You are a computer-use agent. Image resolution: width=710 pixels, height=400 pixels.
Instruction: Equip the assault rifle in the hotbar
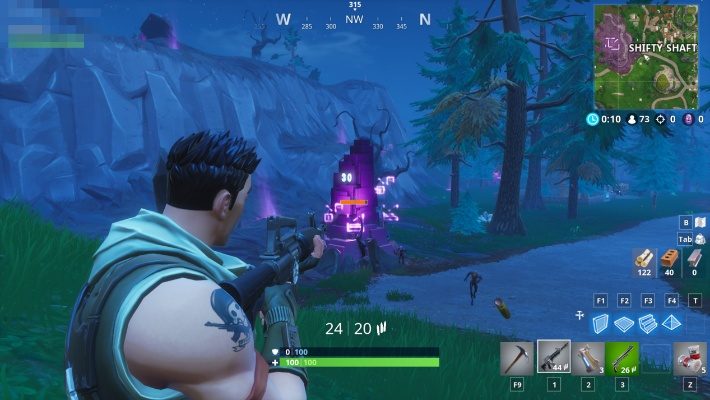[x=553, y=358]
